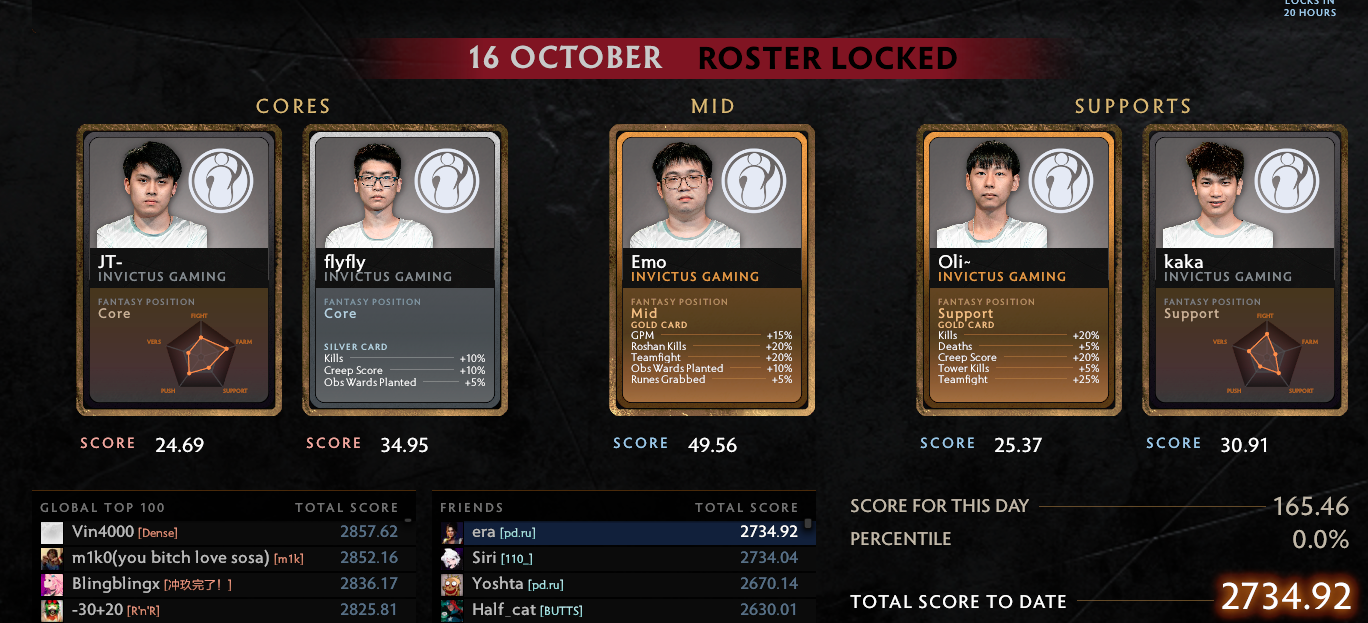The image size is (1368, 623).
Task: Open Siri's friend score row
Action: click(620, 558)
